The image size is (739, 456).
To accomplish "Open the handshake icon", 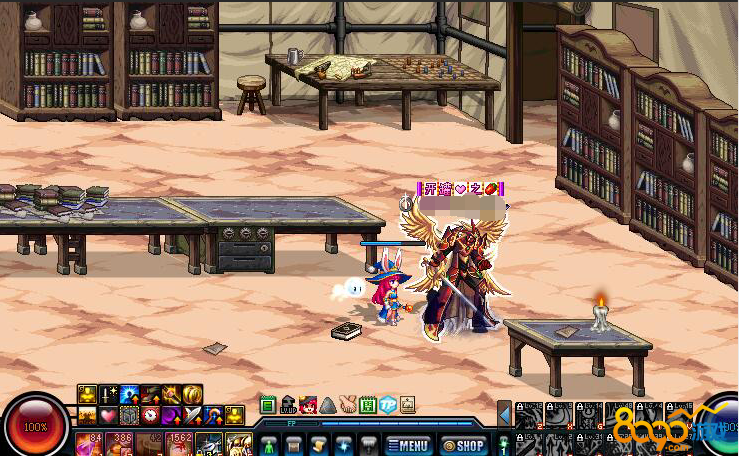I will point(347,405).
